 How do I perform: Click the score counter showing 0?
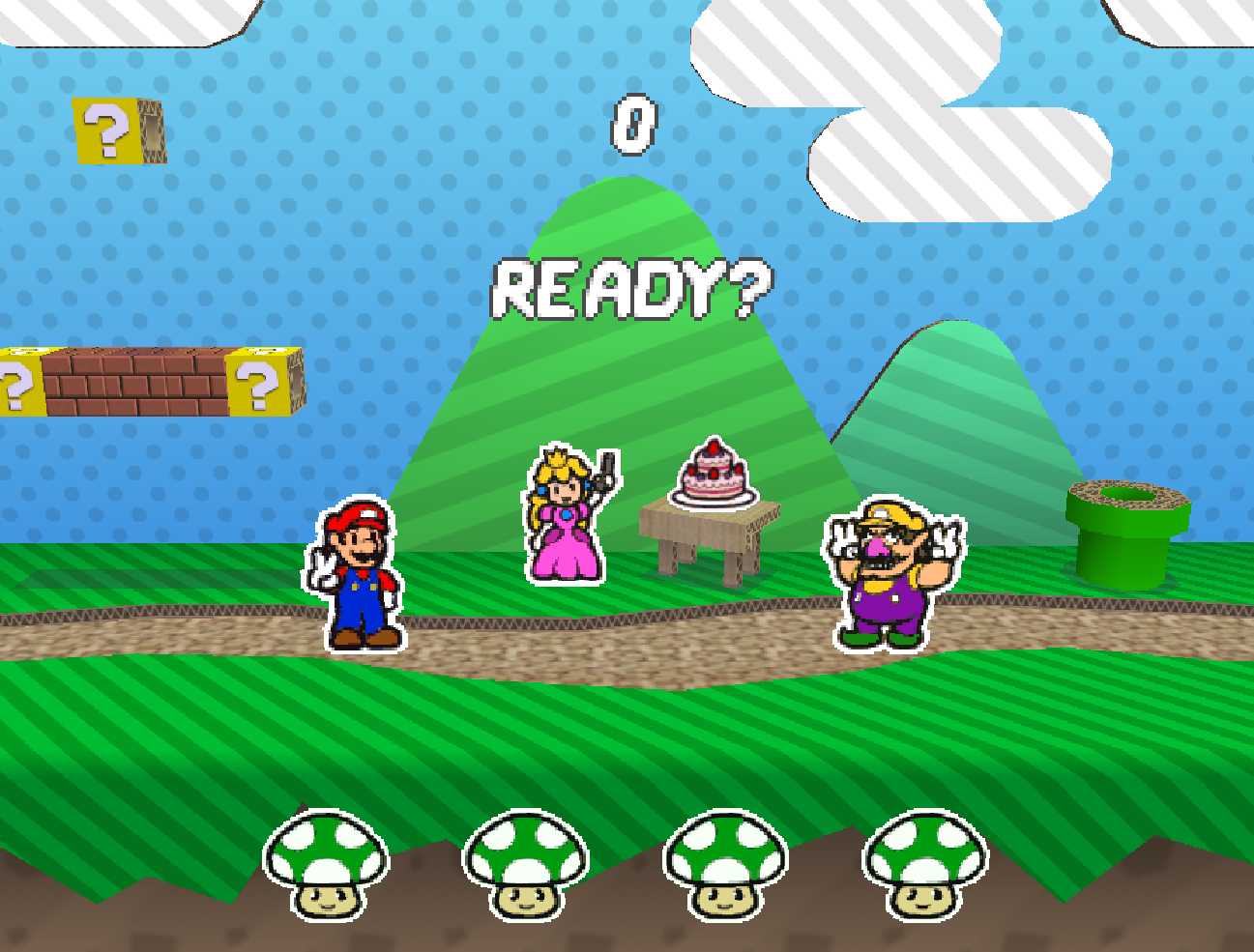633,124
